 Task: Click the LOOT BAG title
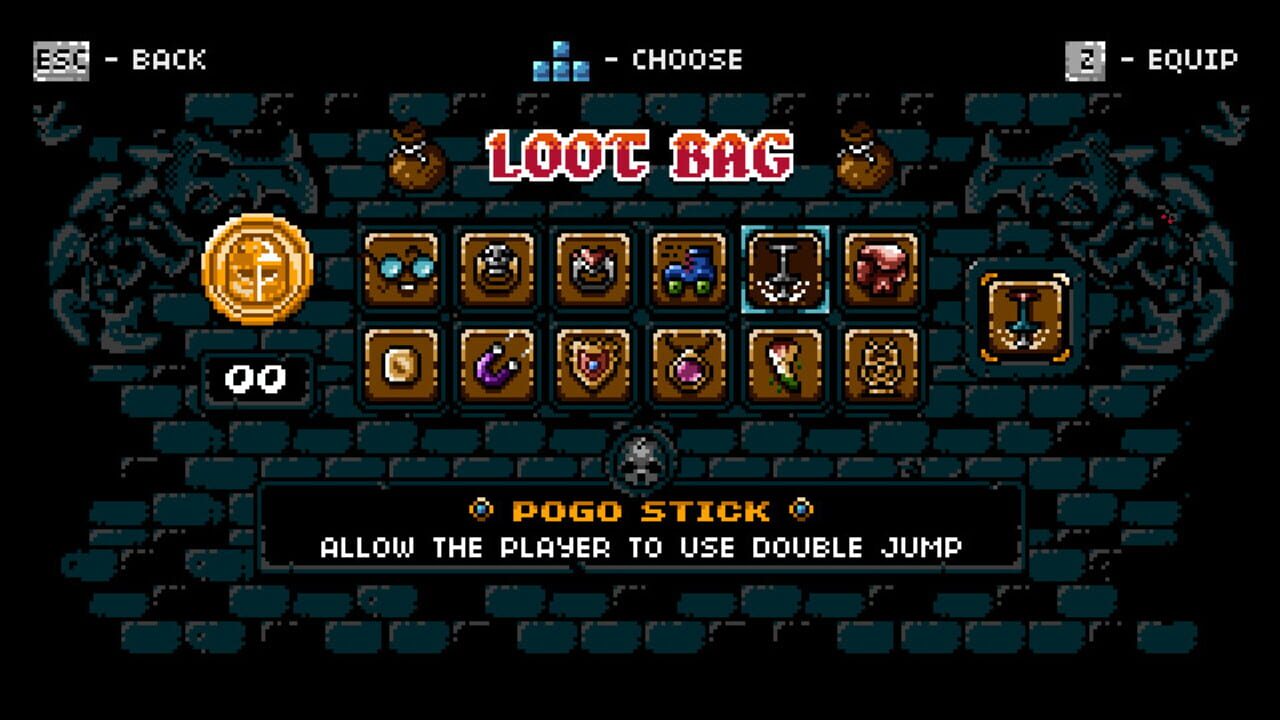[x=637, y=155]
